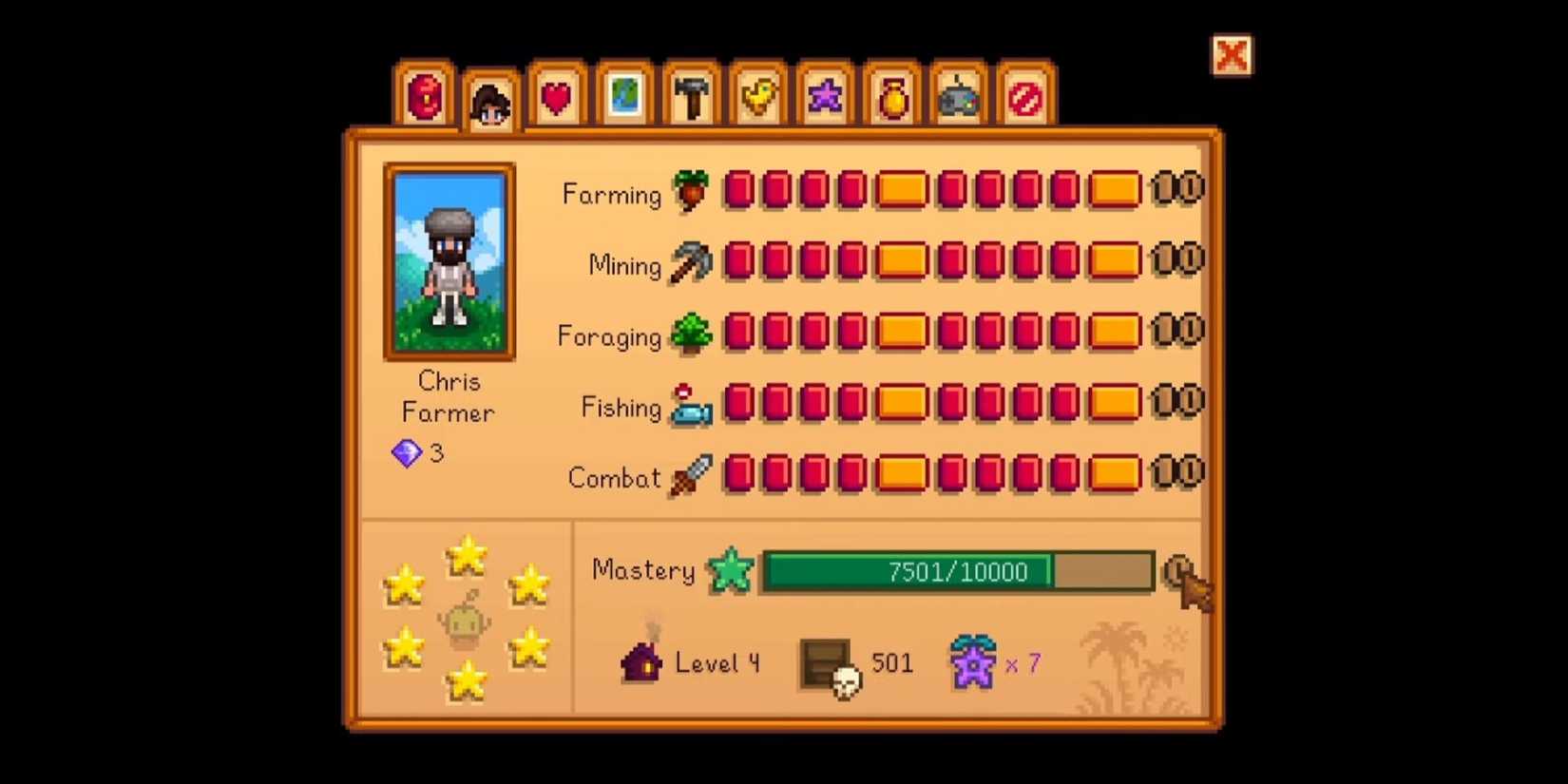The width and height of the screenshot is (1568, 784).
Task: Click the gold bag Wallet icon
Action: pyautogui.click(x=891, y=97)
